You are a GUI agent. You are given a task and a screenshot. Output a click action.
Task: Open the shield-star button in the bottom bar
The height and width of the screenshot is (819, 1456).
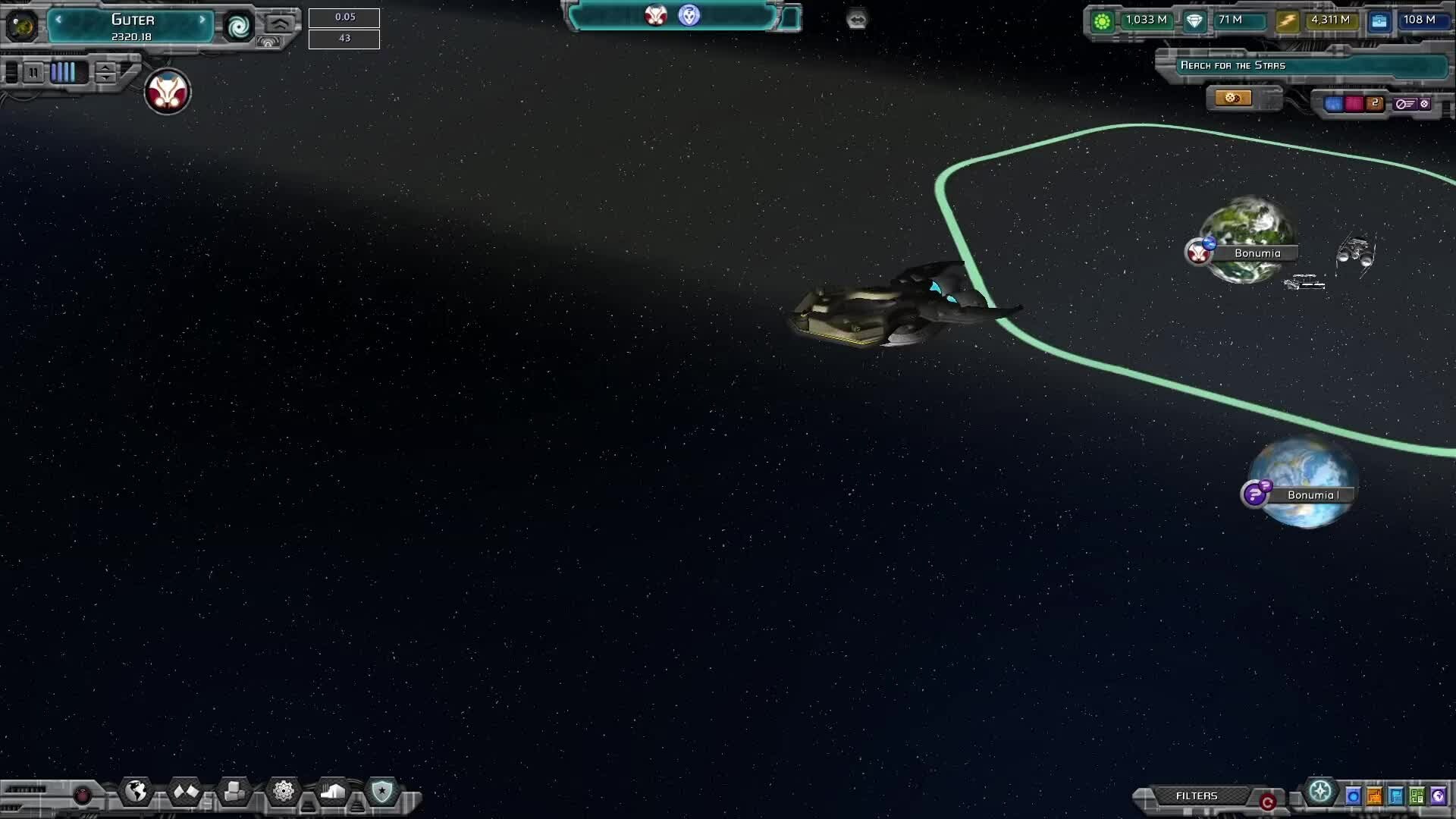click(x=381, y=792)
